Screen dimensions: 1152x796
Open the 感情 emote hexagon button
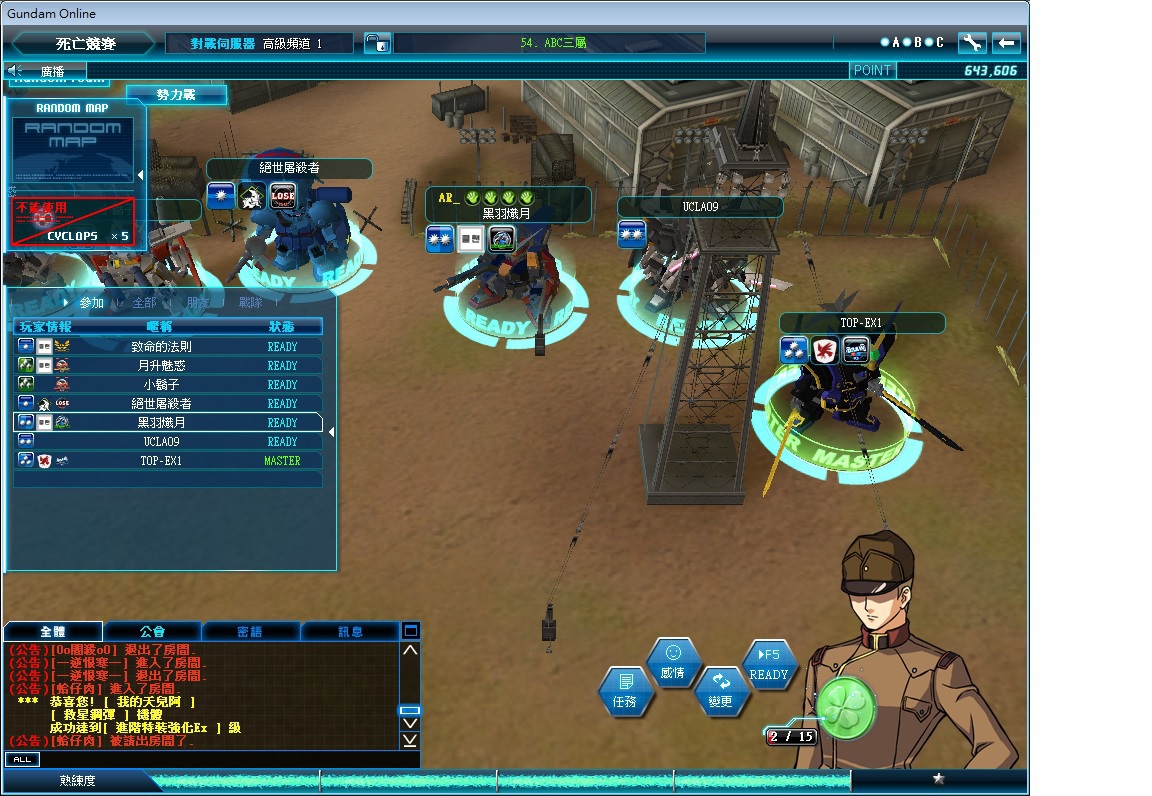pos(672,662)
